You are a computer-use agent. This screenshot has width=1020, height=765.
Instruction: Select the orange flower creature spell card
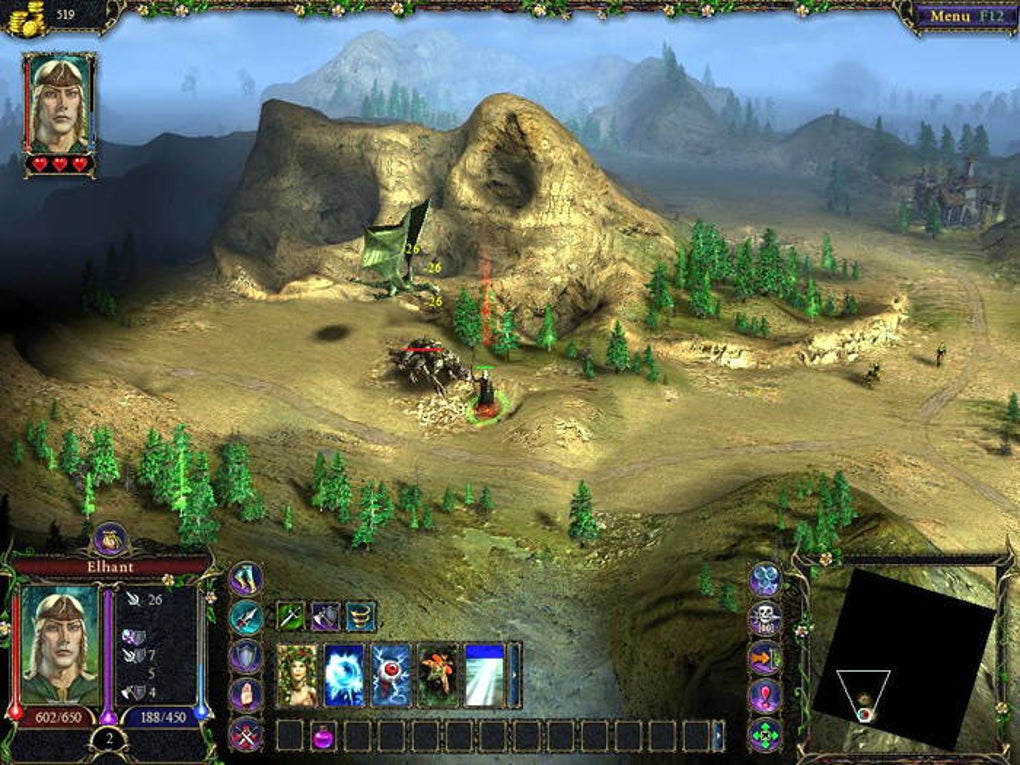(438, 675)
